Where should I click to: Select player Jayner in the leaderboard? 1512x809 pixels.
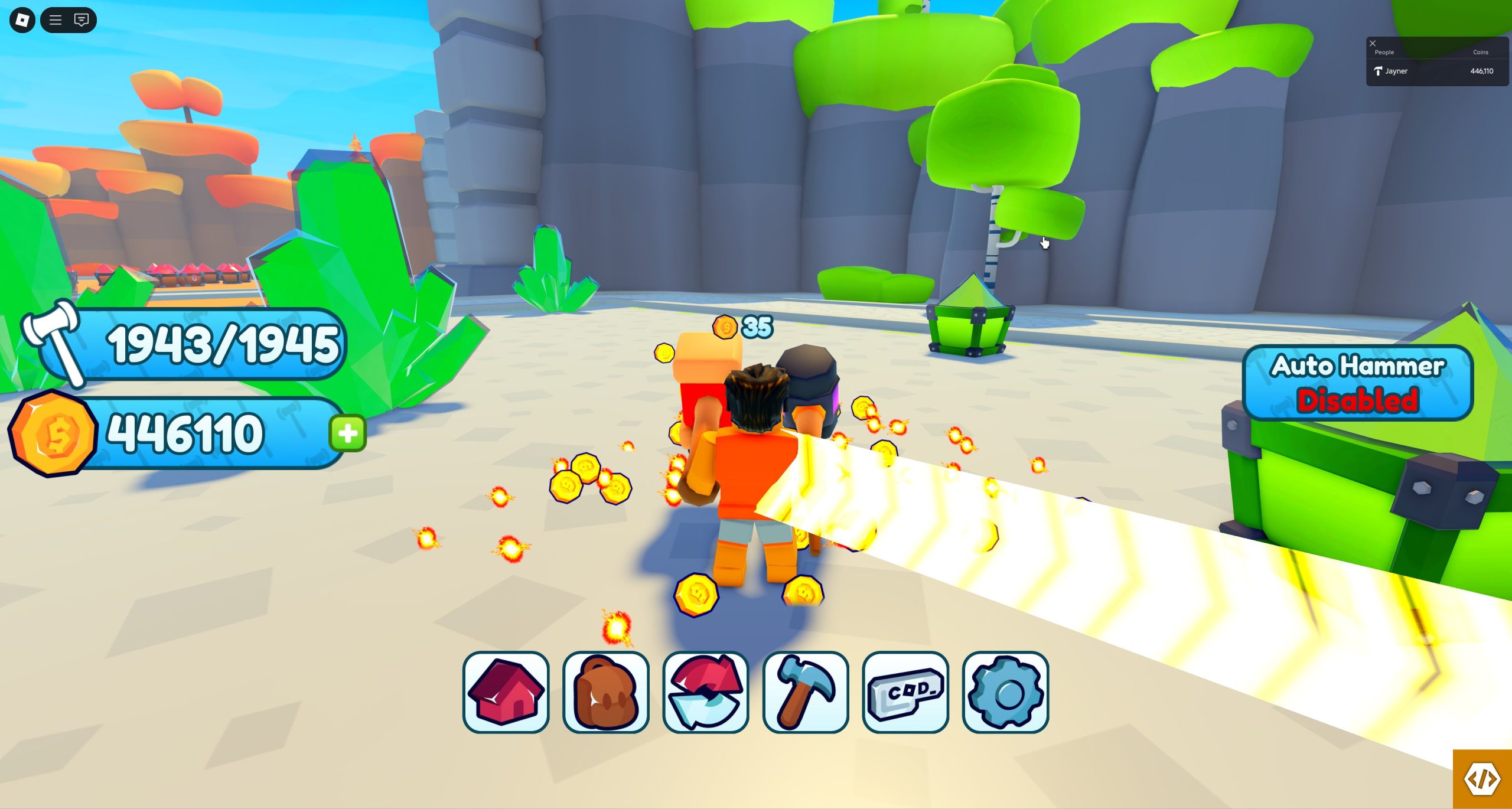pos(1396,71)
